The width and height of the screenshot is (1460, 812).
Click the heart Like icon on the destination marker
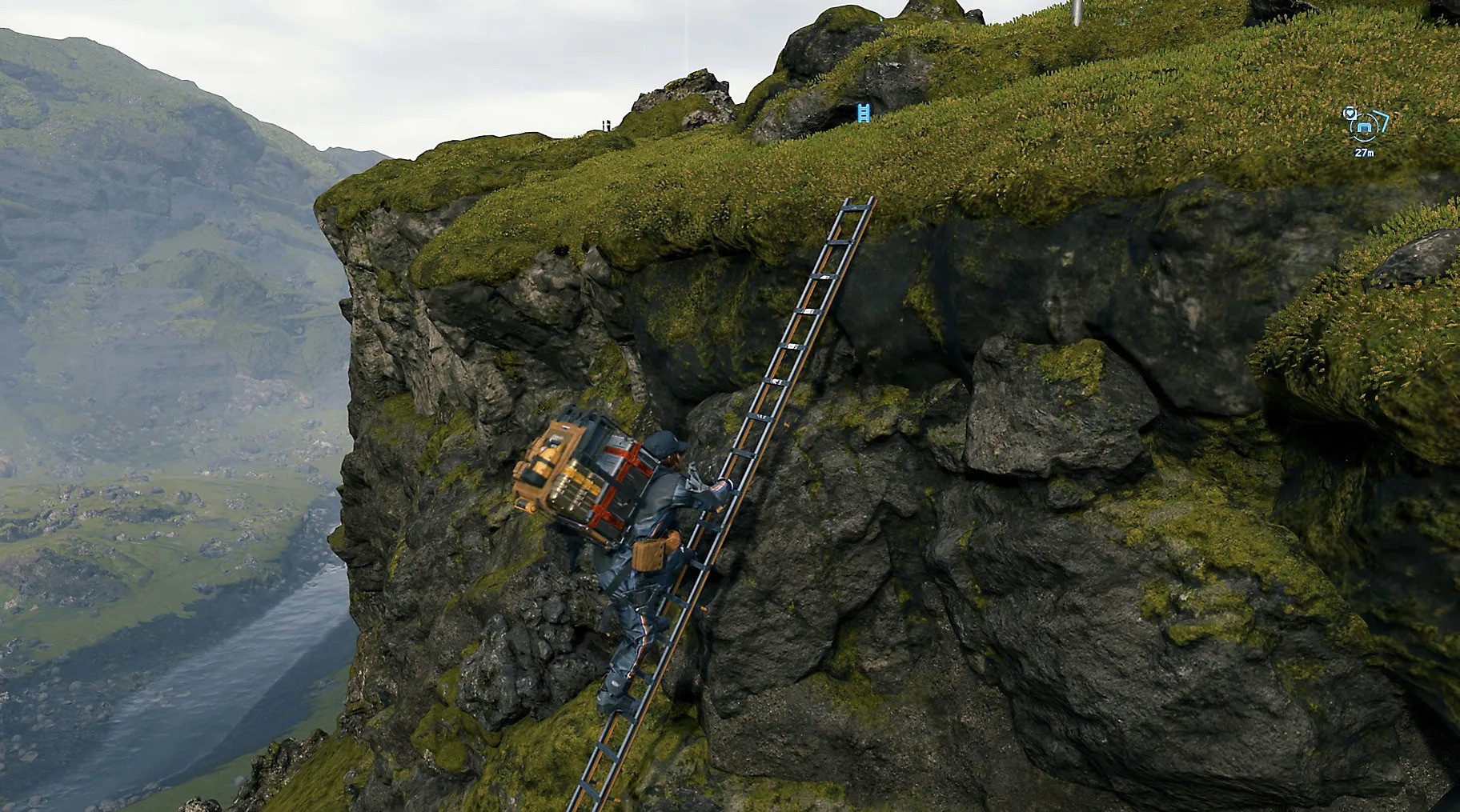(x=1350, y=114)
